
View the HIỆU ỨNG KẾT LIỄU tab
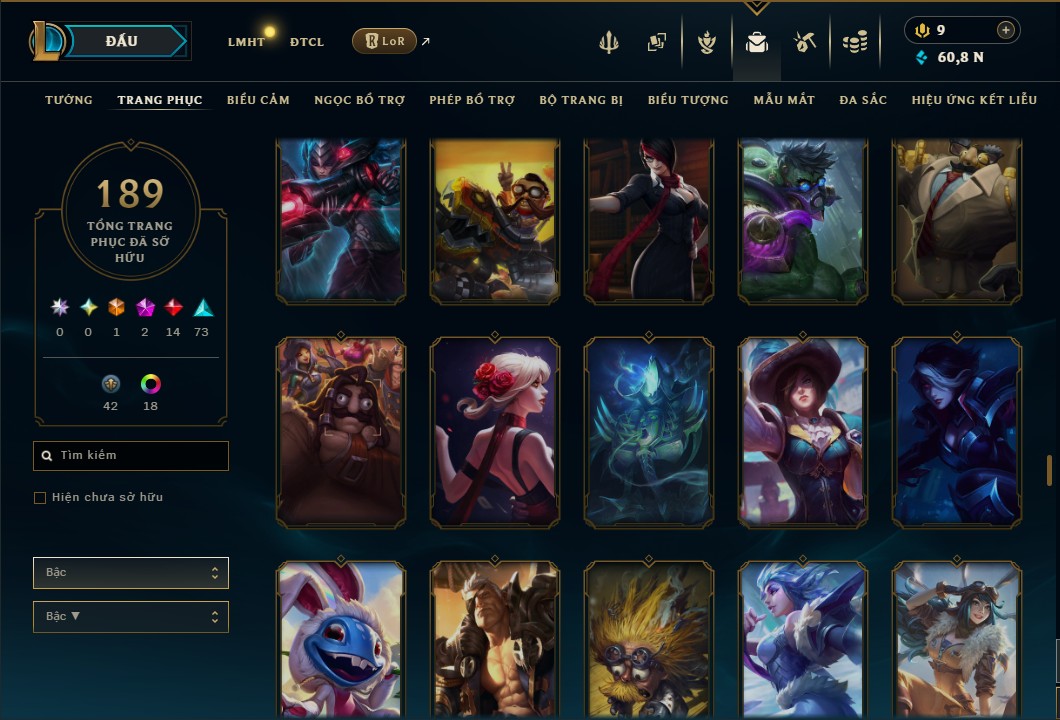click(975, 100)
